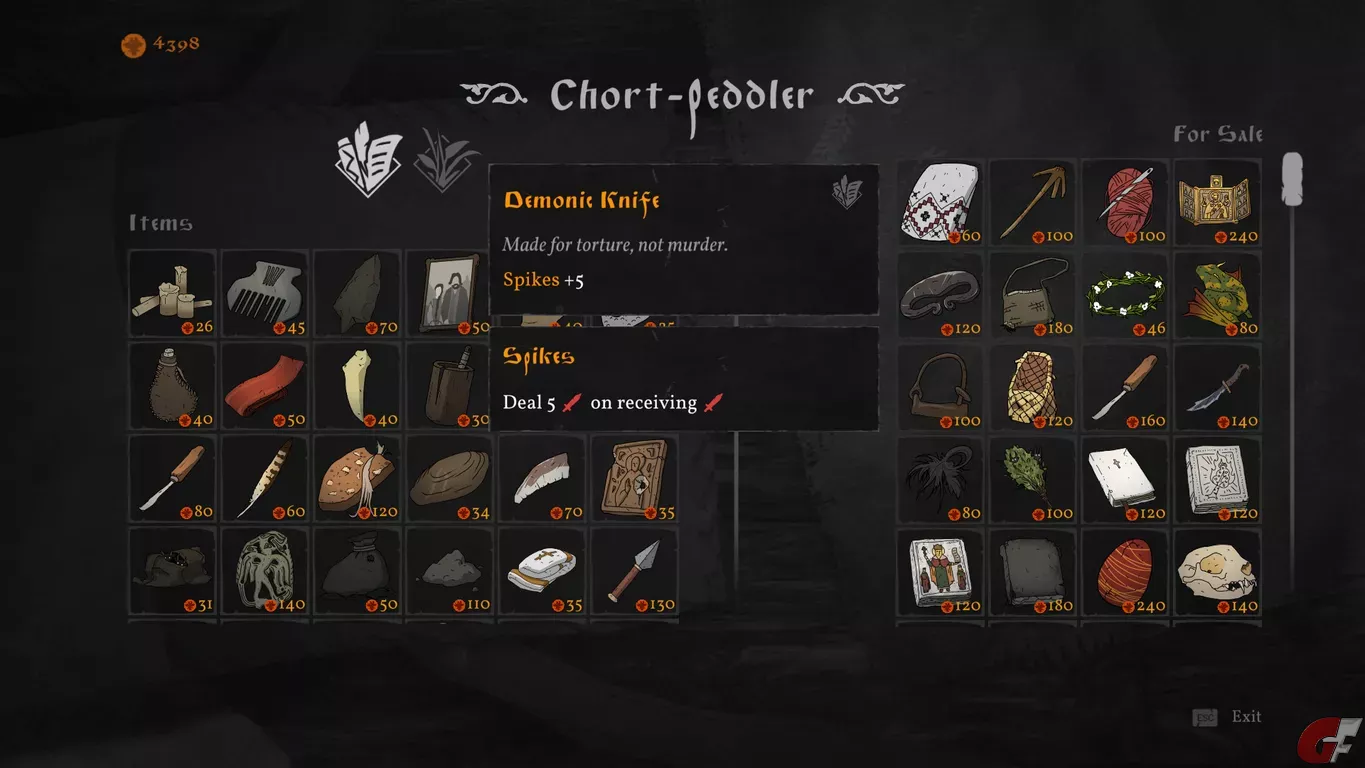Click the striped feather item
The width and height of the screenshot is (1365, 768).
(263, 477)
